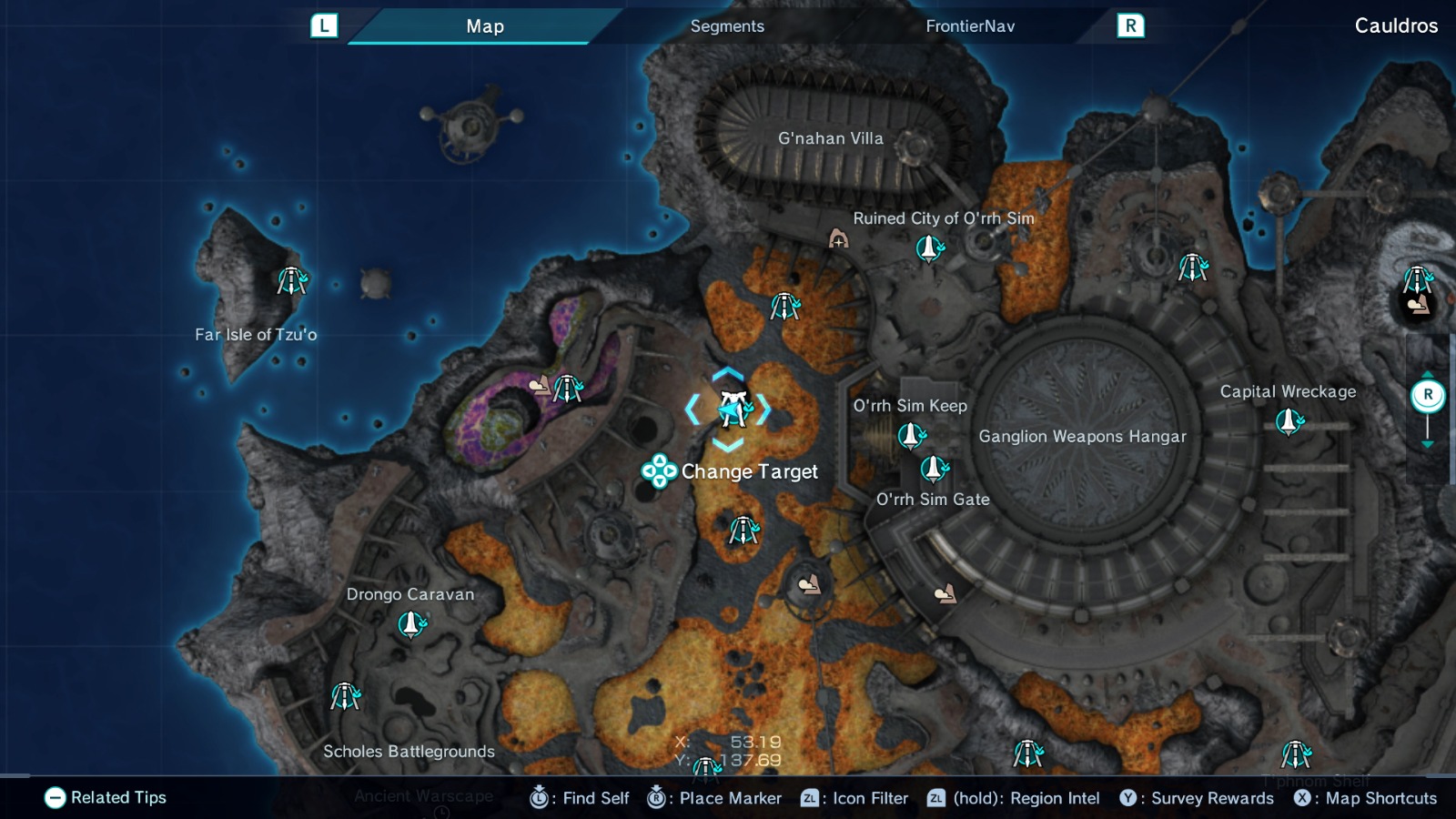Click the Drongo Caravan FrontierNav probe icon
The height and width of the screenshot is (819, 1456).
pyautogui.click(x=410, y=623)
